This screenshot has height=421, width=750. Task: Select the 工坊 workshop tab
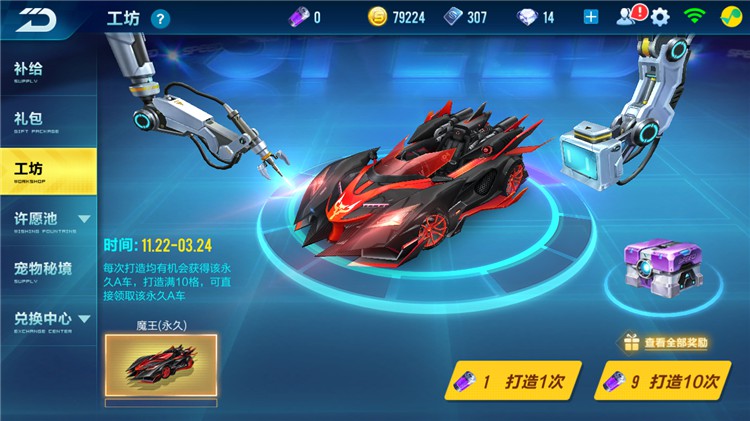48,171
